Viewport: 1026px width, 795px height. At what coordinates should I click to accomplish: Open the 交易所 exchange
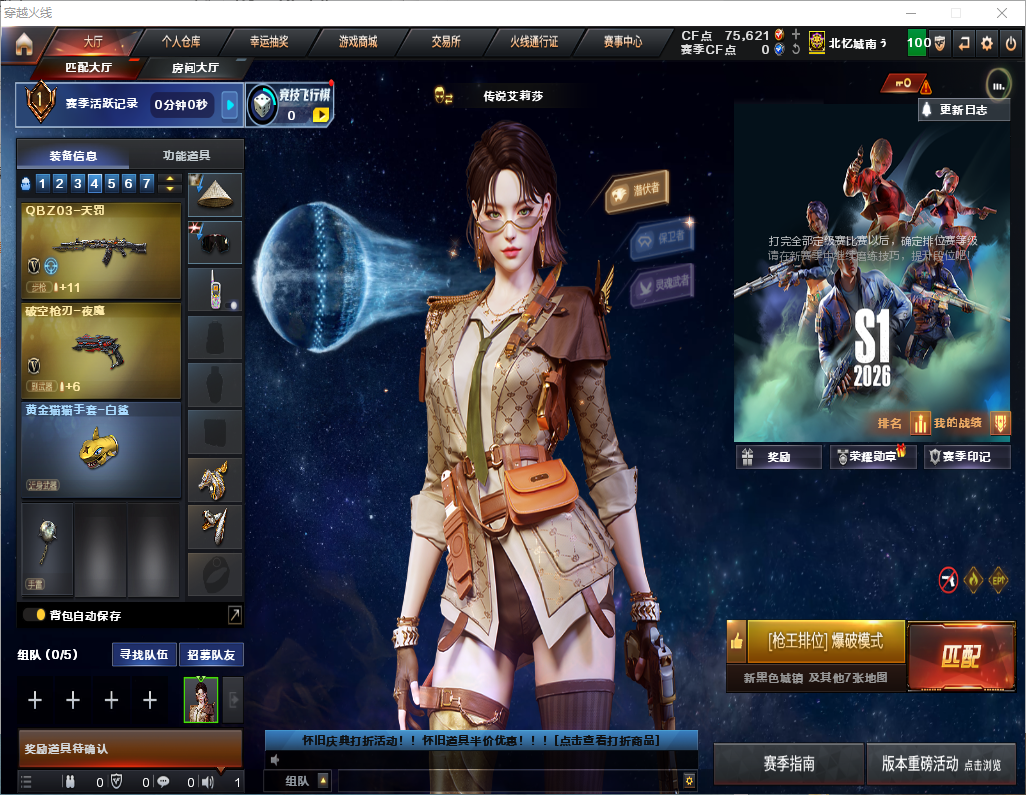446,42
